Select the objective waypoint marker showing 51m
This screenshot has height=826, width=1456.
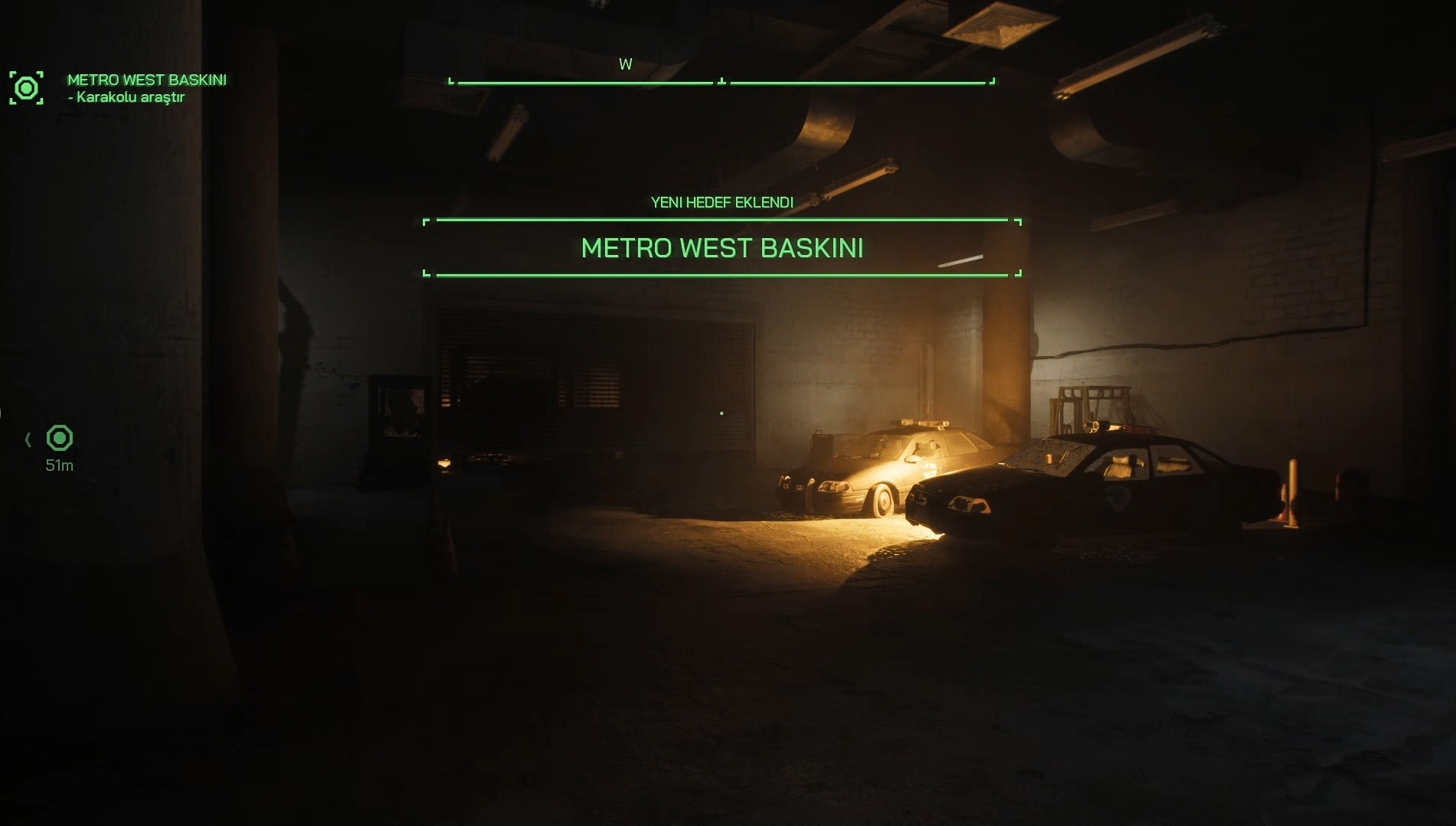coord(59,439)
